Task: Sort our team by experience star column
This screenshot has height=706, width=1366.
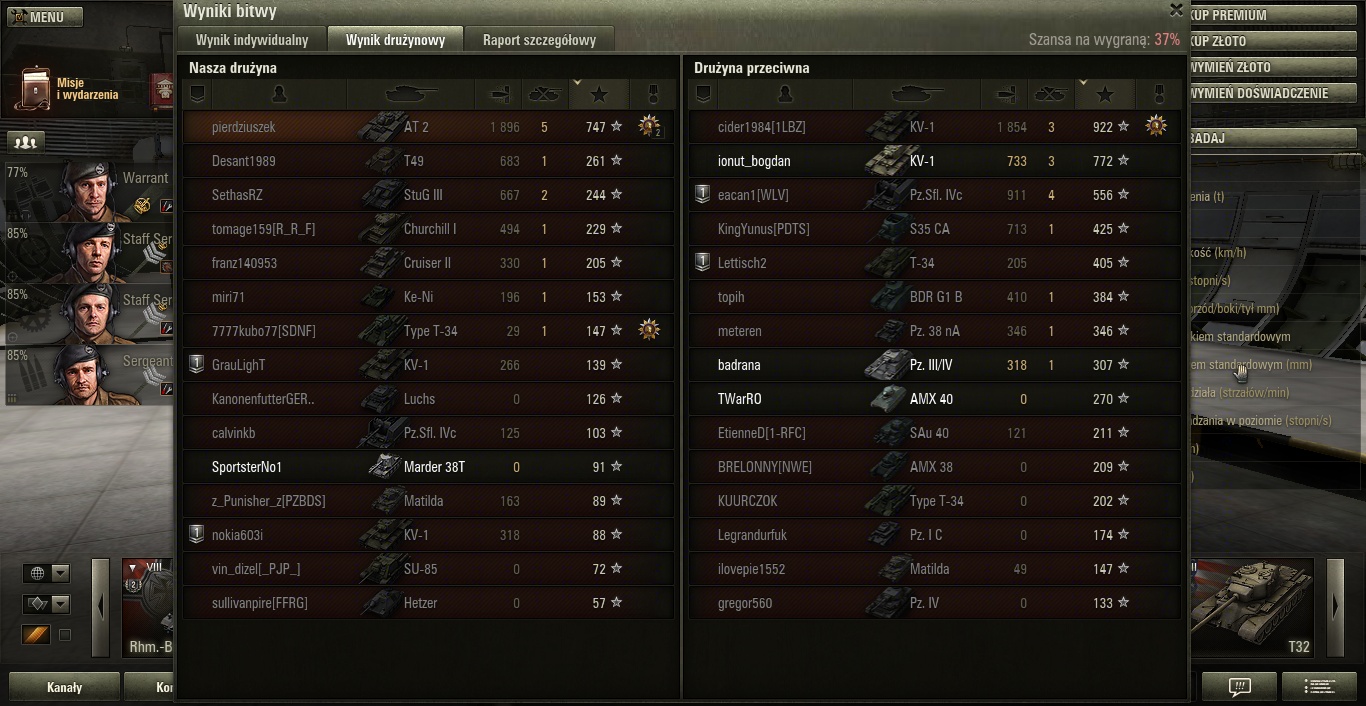Action: point(599,94)
